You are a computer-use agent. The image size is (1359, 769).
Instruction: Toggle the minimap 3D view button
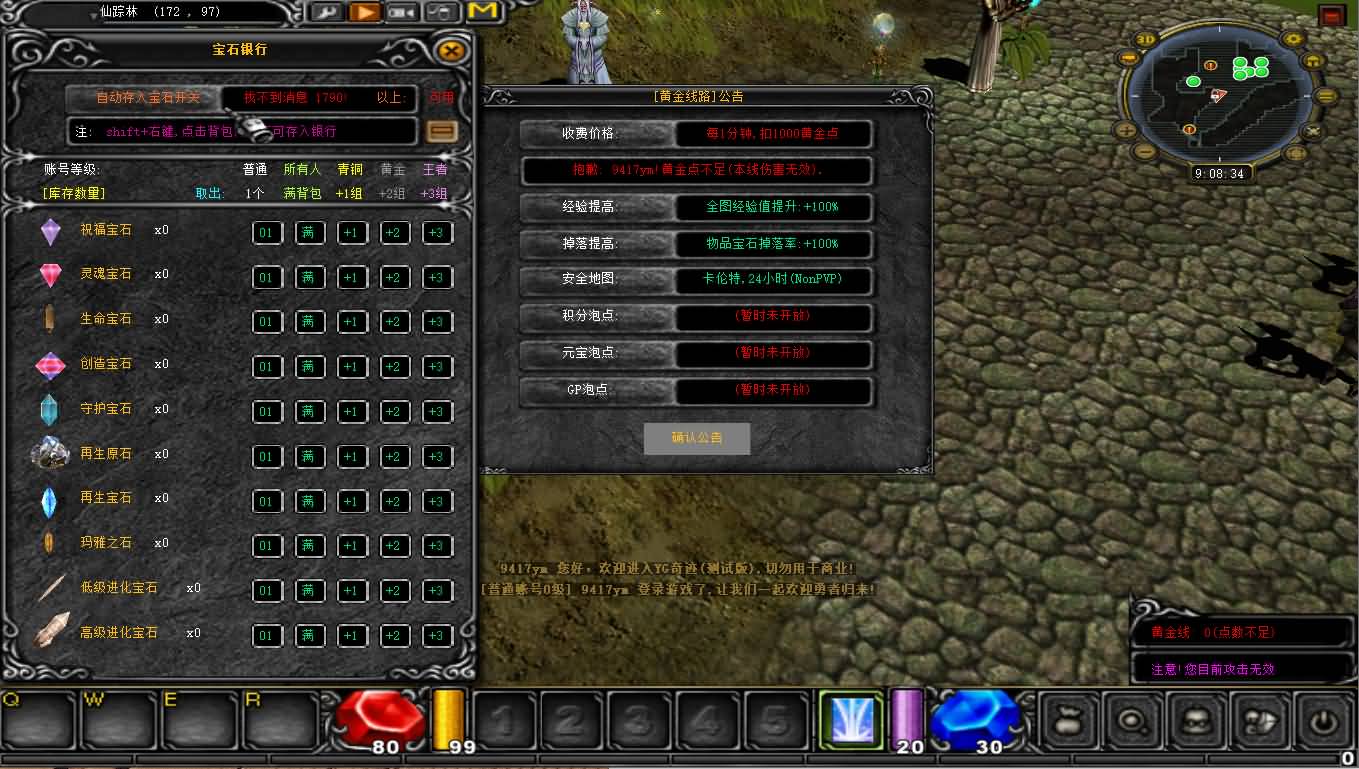(x=1147, y=40)
